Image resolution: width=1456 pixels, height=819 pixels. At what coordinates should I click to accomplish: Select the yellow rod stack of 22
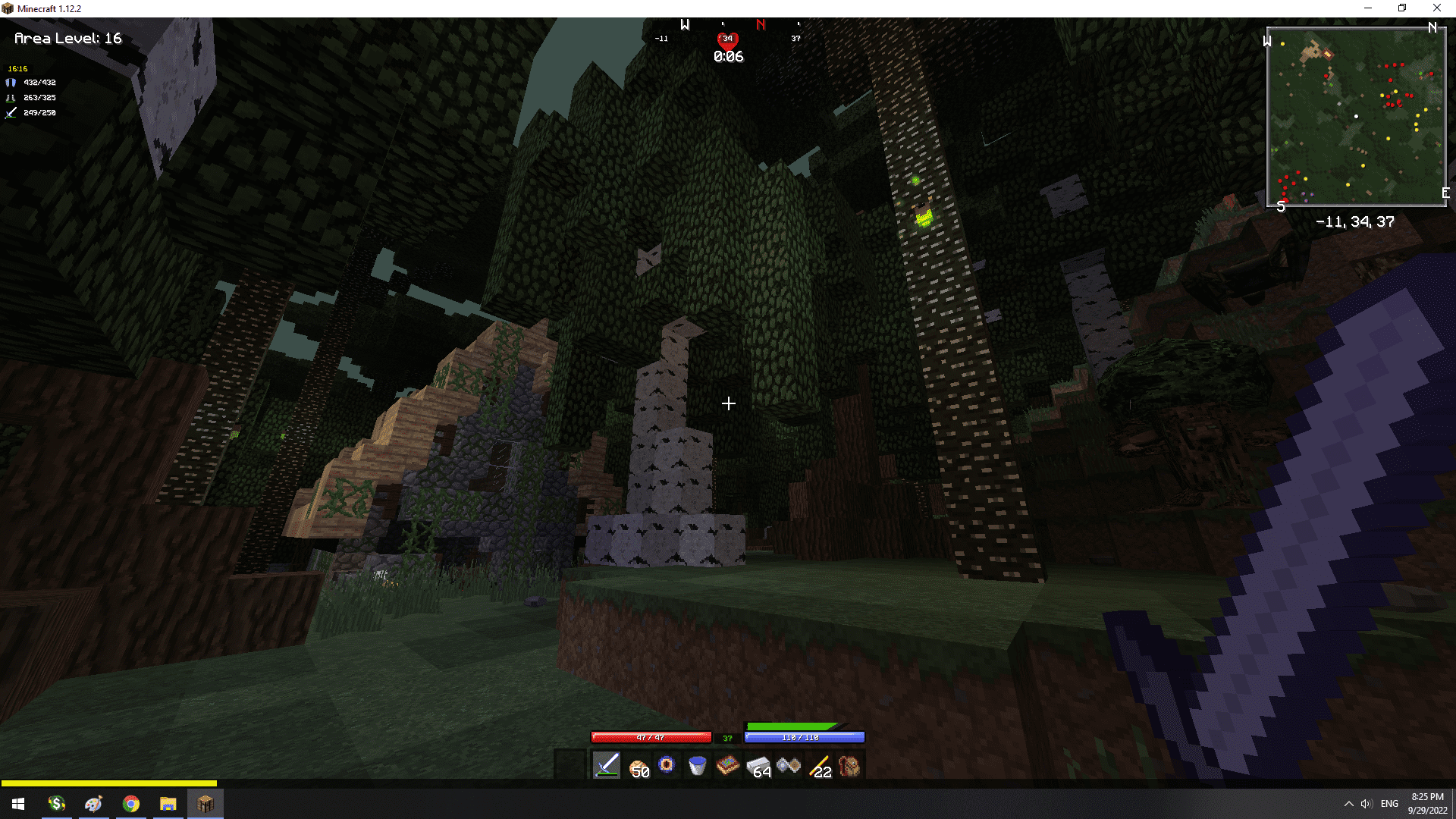click(x=819, y=767)
